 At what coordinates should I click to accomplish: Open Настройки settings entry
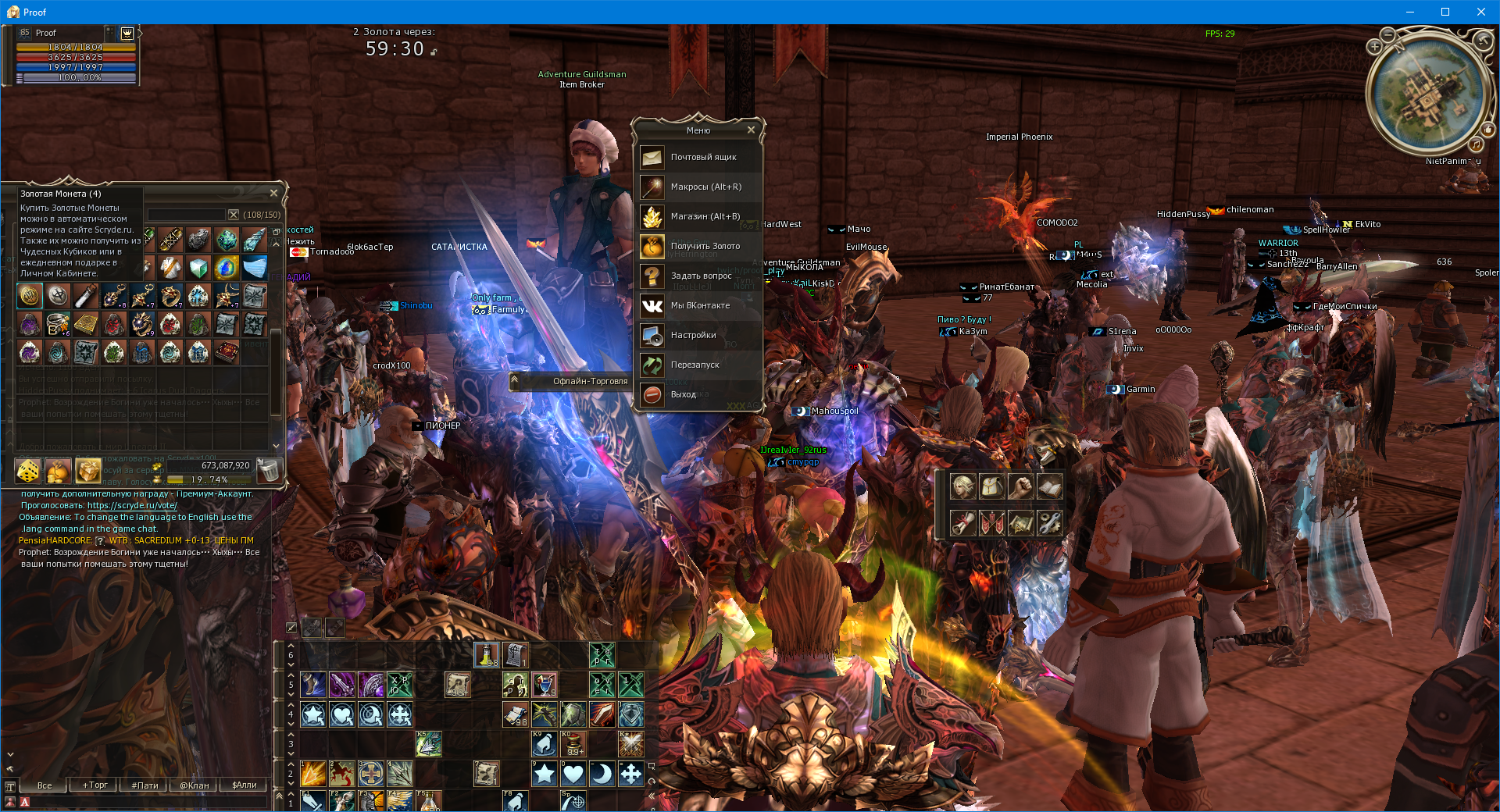pyautogui.click(x=699, y=335)
